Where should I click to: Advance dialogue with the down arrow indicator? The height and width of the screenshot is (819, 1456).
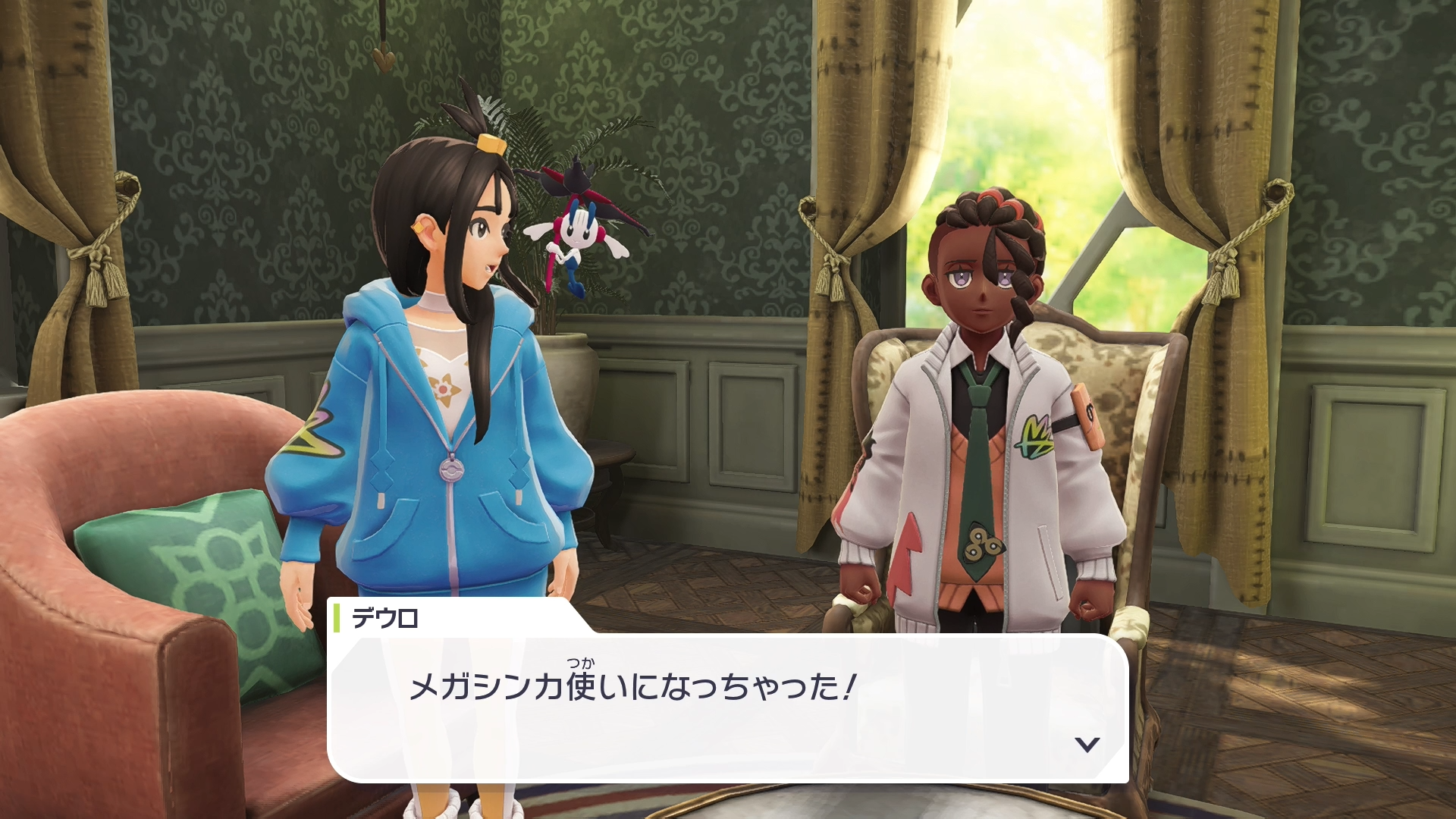1087,744
